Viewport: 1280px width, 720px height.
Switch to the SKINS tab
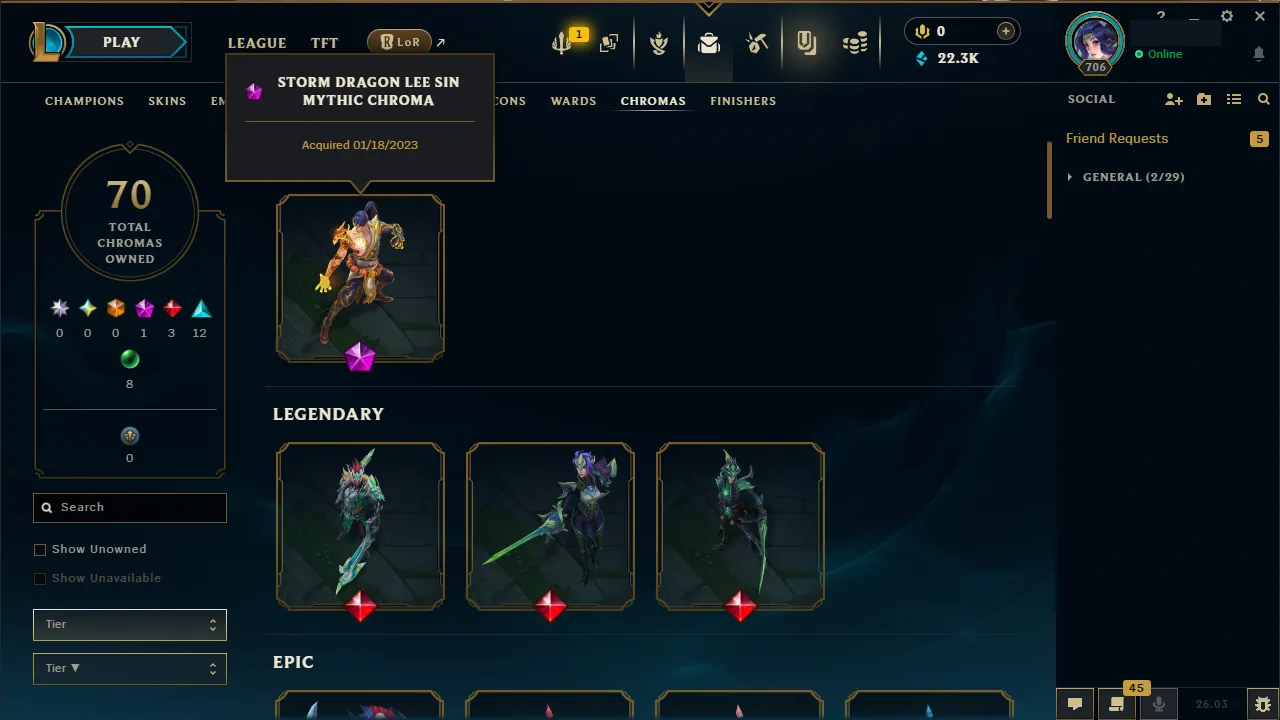coord(167,101)
